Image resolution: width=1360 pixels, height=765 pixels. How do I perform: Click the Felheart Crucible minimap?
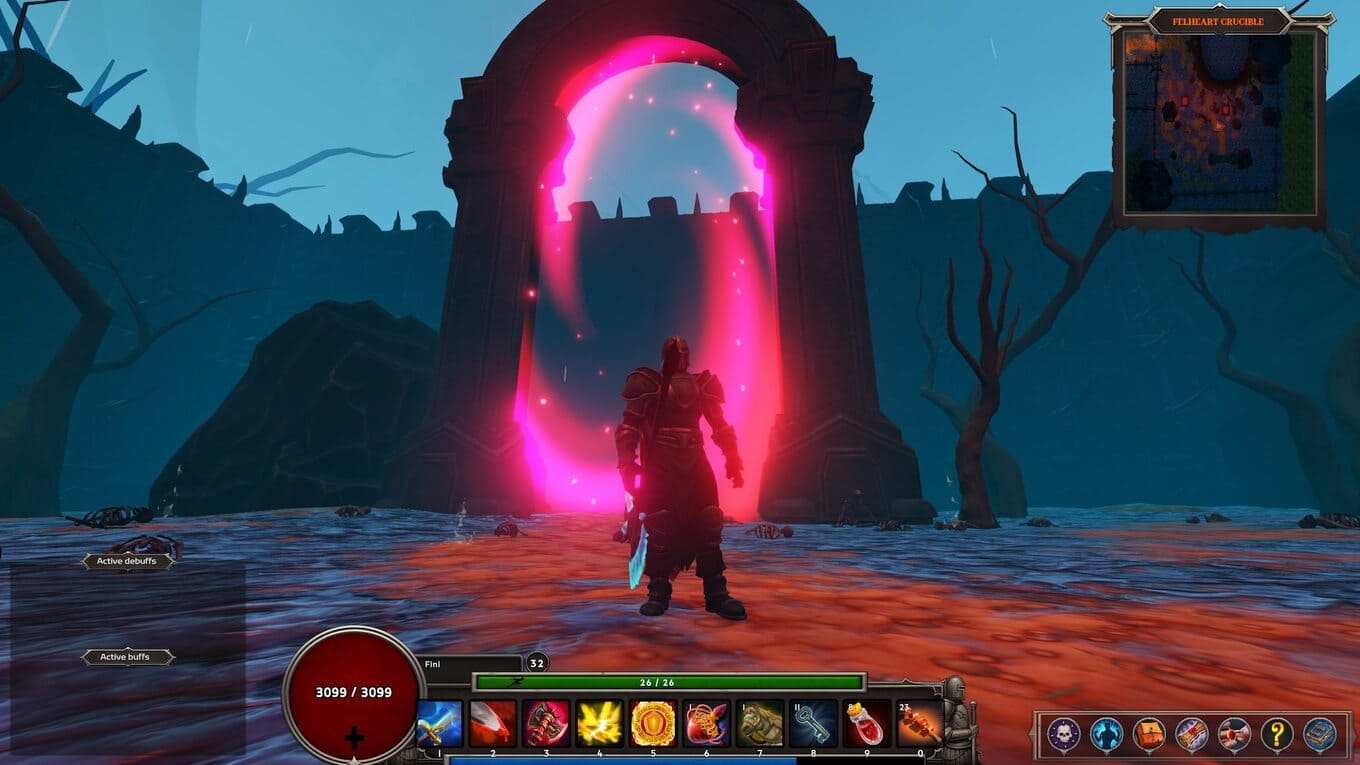1219,122
